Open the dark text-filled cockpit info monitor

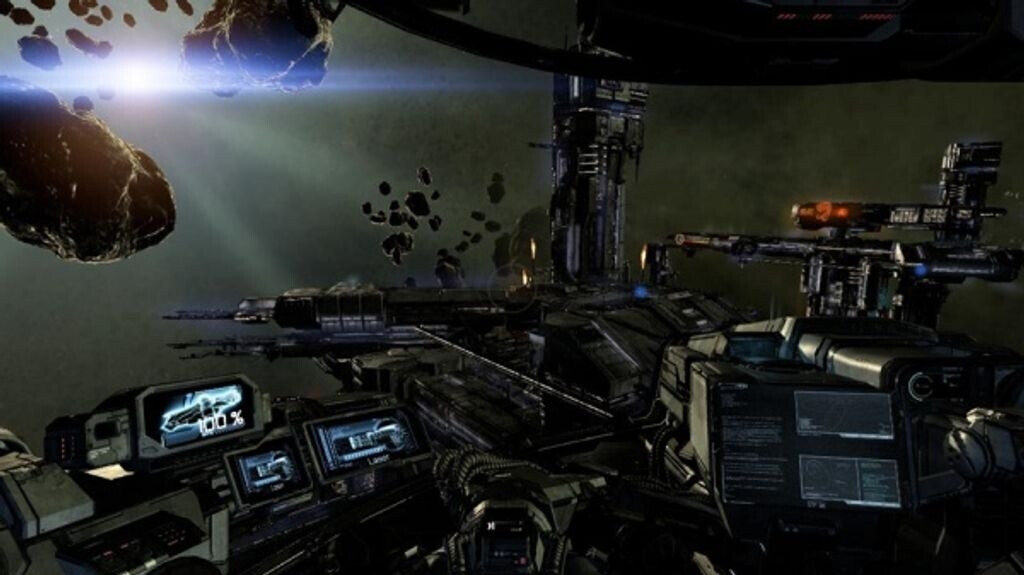pos(808,441)
